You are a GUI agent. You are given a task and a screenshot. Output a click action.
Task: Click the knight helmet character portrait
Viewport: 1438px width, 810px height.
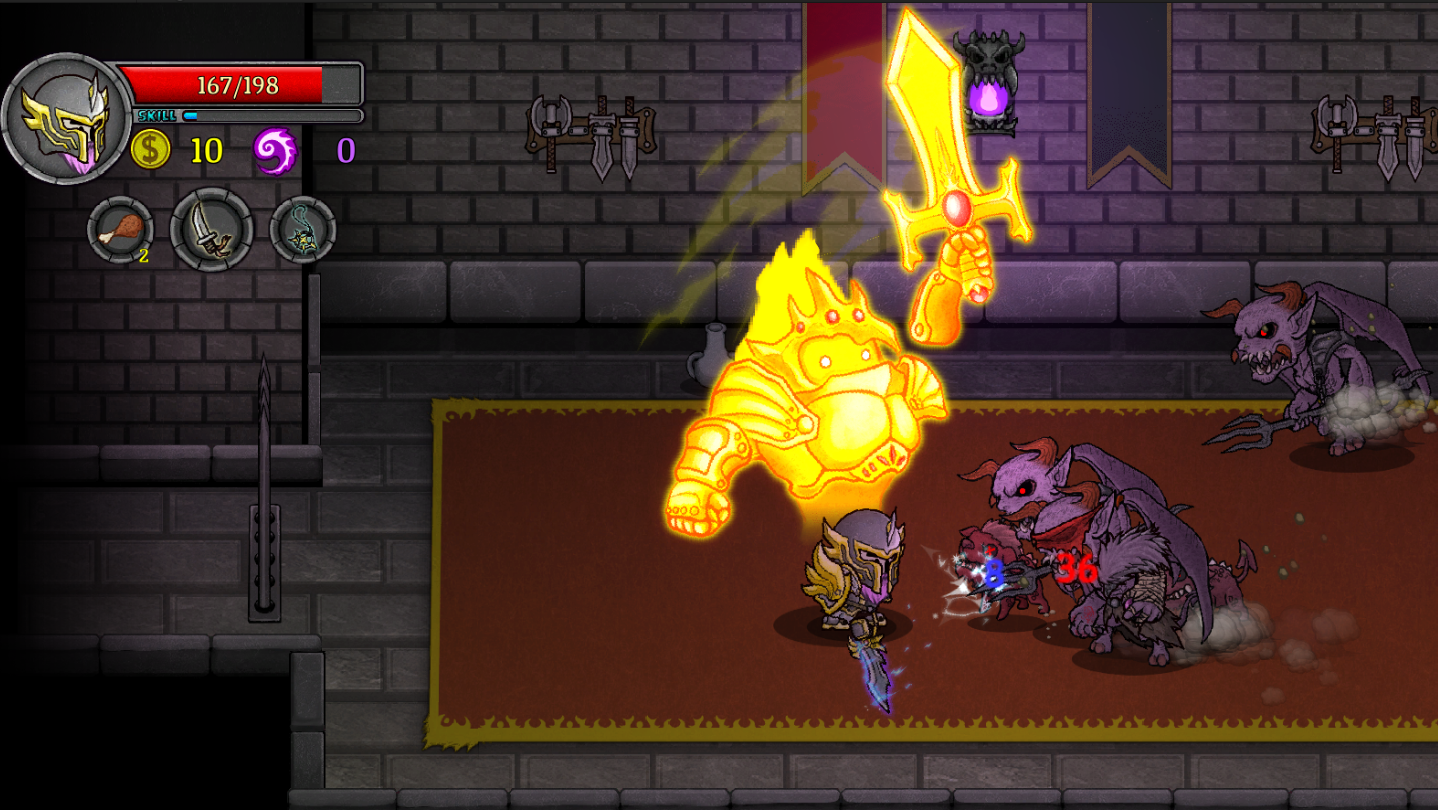(66, 118)
